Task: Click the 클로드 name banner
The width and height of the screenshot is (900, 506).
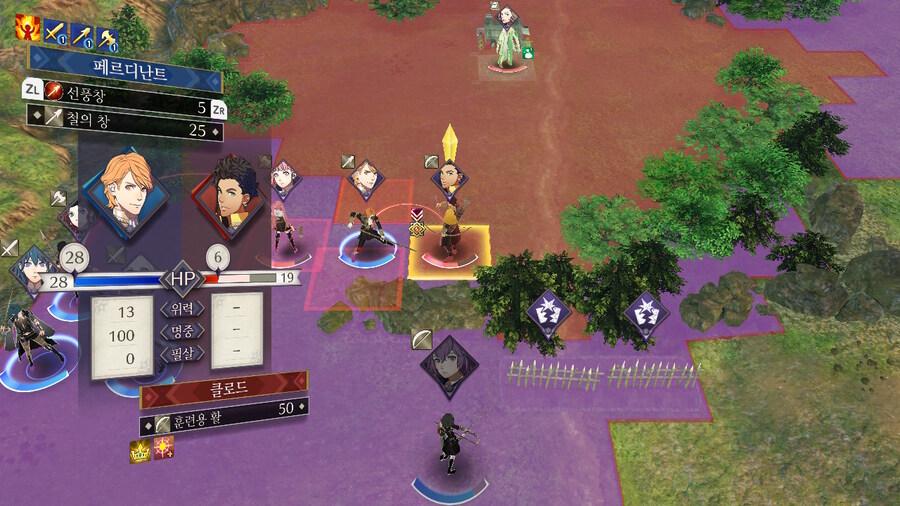Action: tap(224, 383)
